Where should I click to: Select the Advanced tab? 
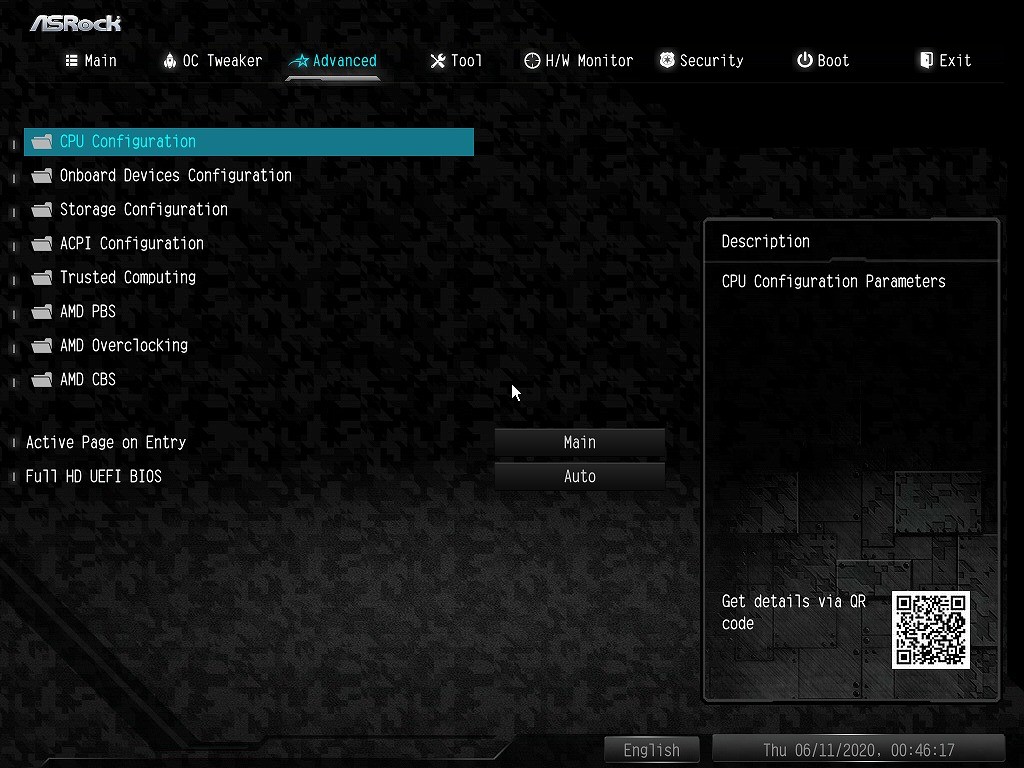click(x=333, y=61)
